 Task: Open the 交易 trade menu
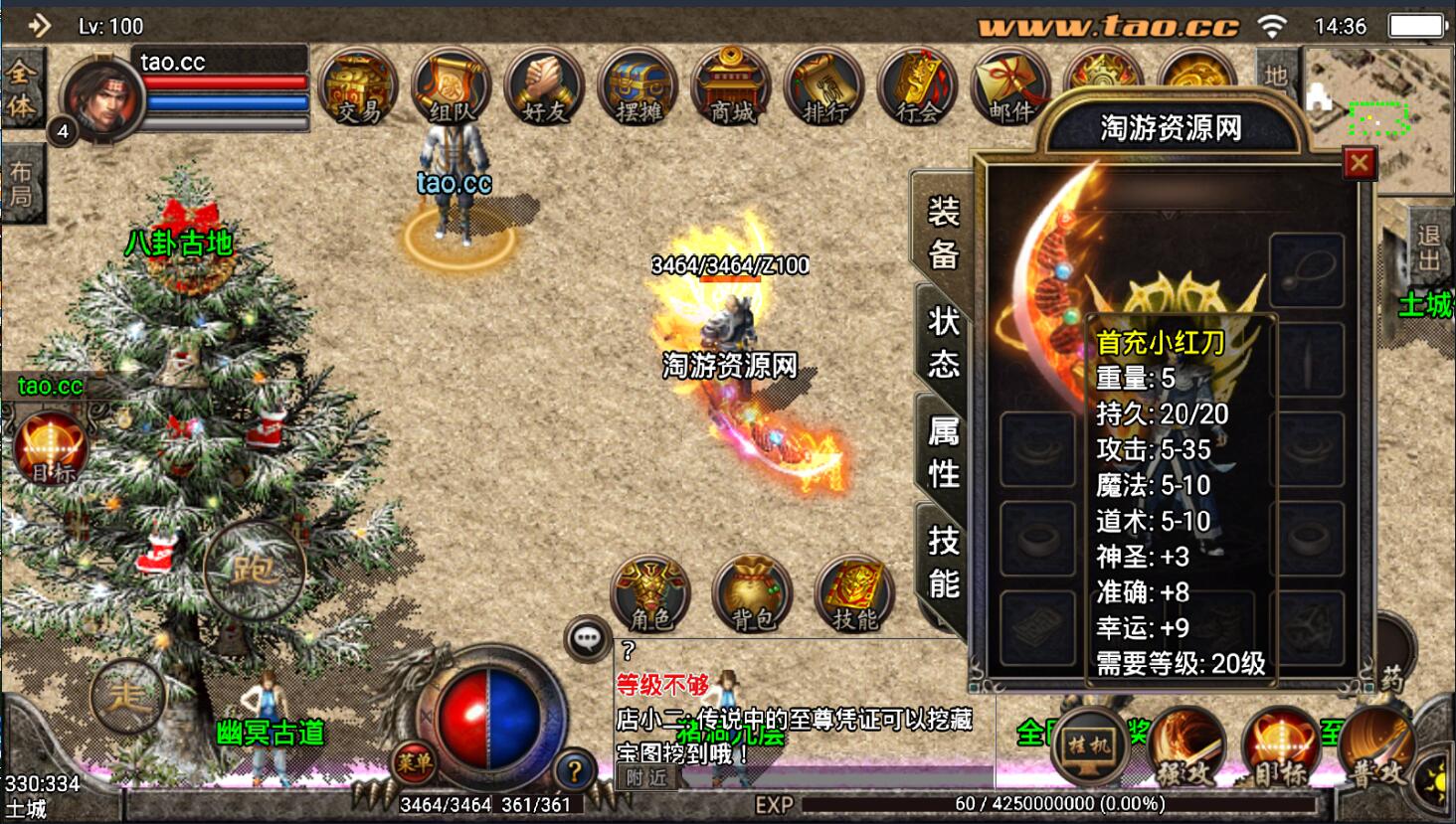click(358, 87)
